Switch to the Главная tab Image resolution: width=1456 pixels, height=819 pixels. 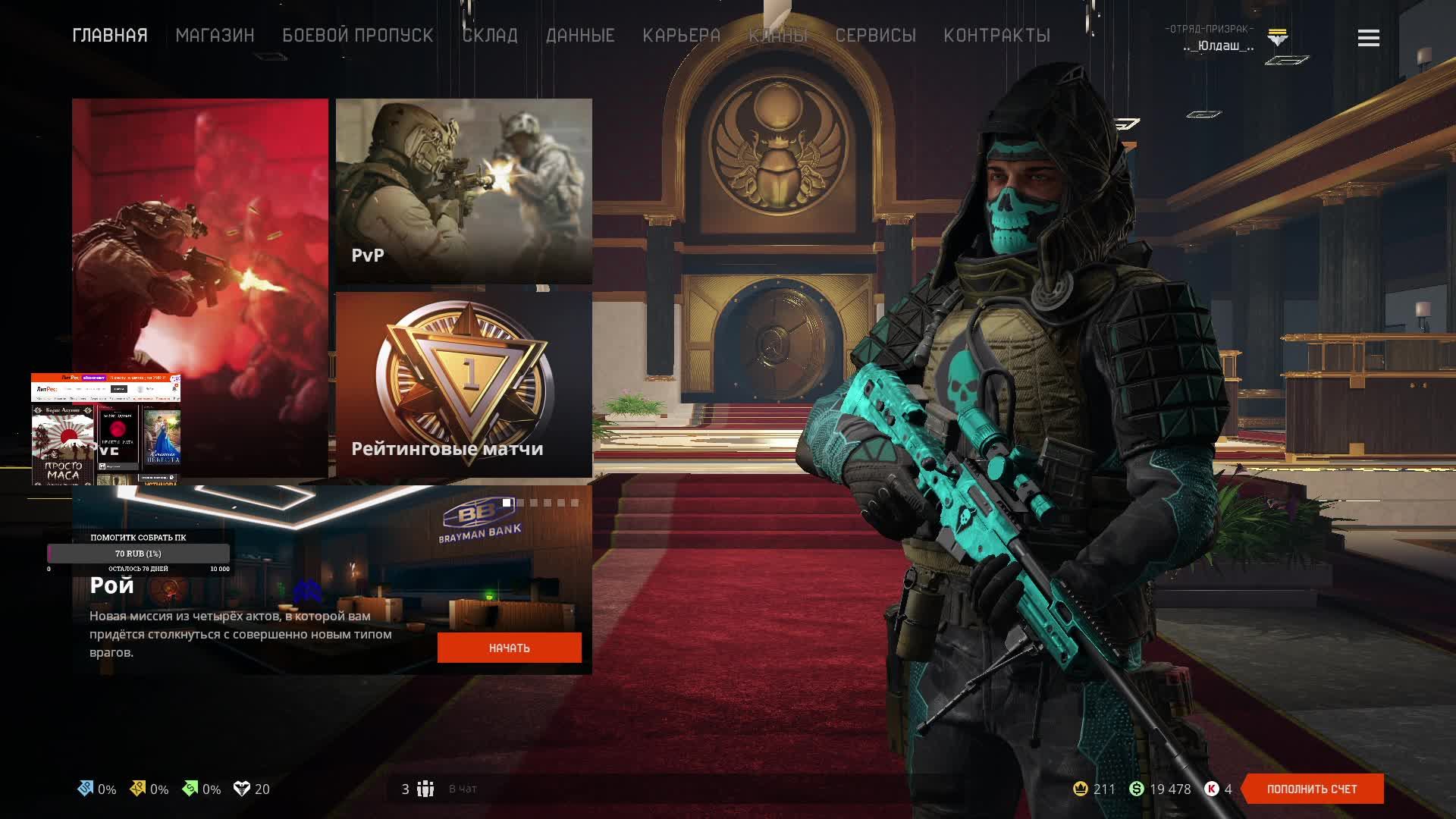tap(110, 36)
